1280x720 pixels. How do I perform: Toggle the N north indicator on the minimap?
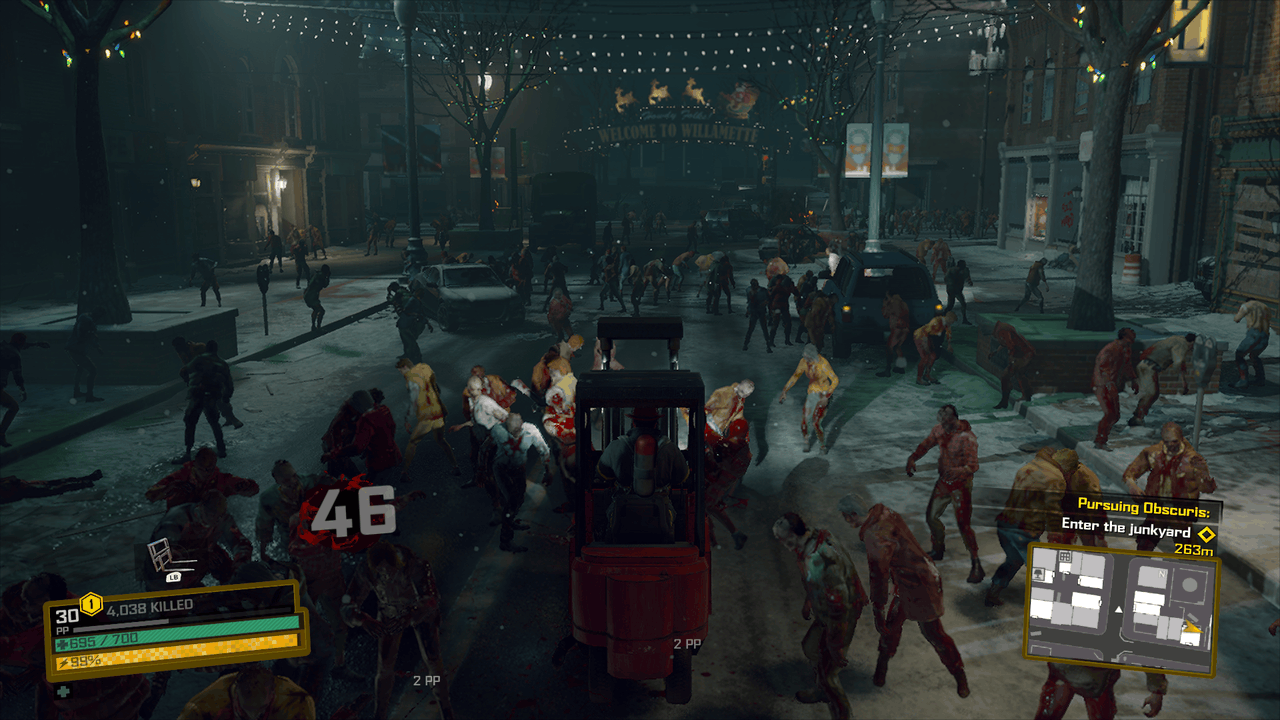(x=1162, y=574)
